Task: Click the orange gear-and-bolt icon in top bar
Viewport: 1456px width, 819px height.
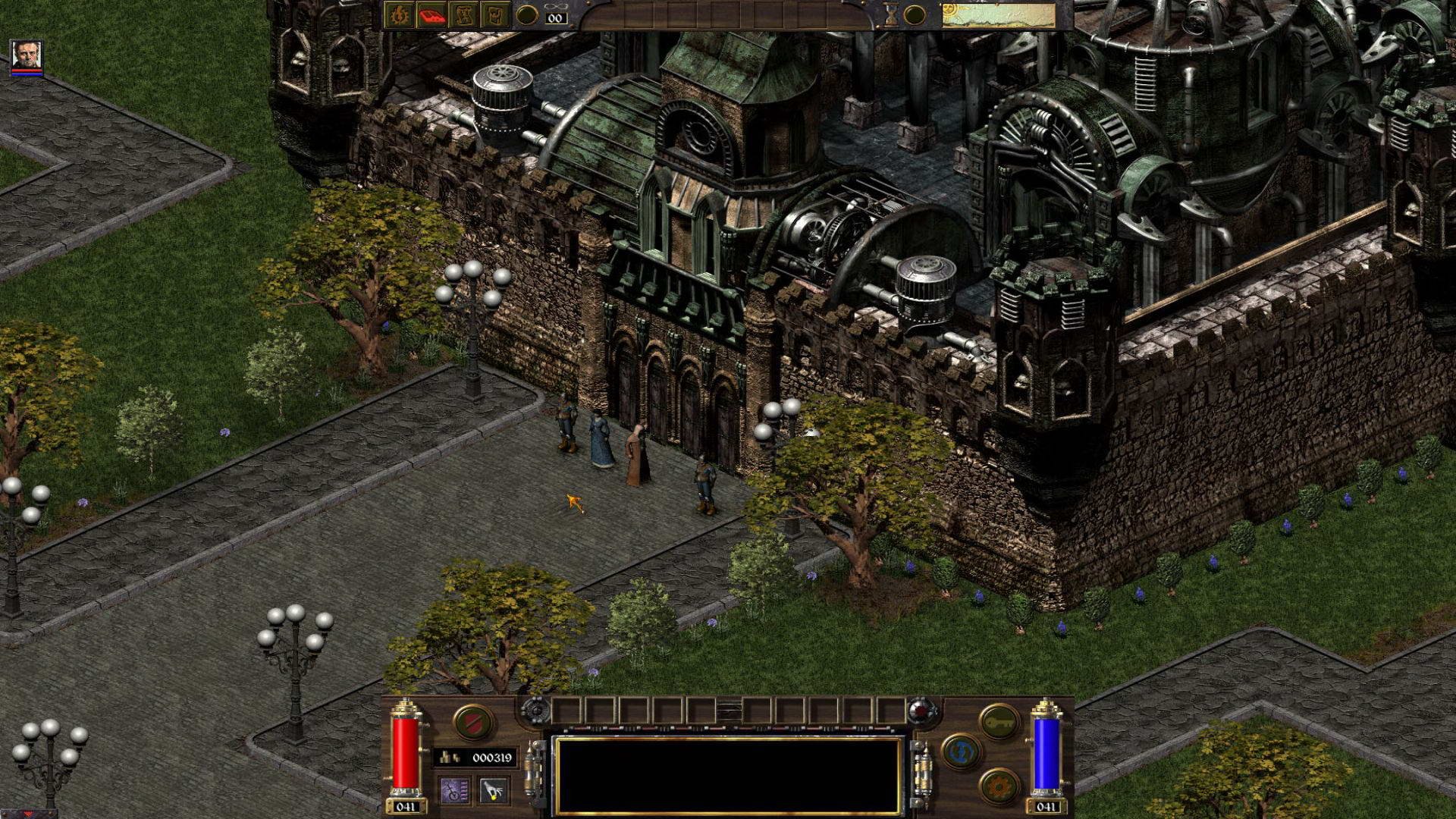Action: pos(398,15)
